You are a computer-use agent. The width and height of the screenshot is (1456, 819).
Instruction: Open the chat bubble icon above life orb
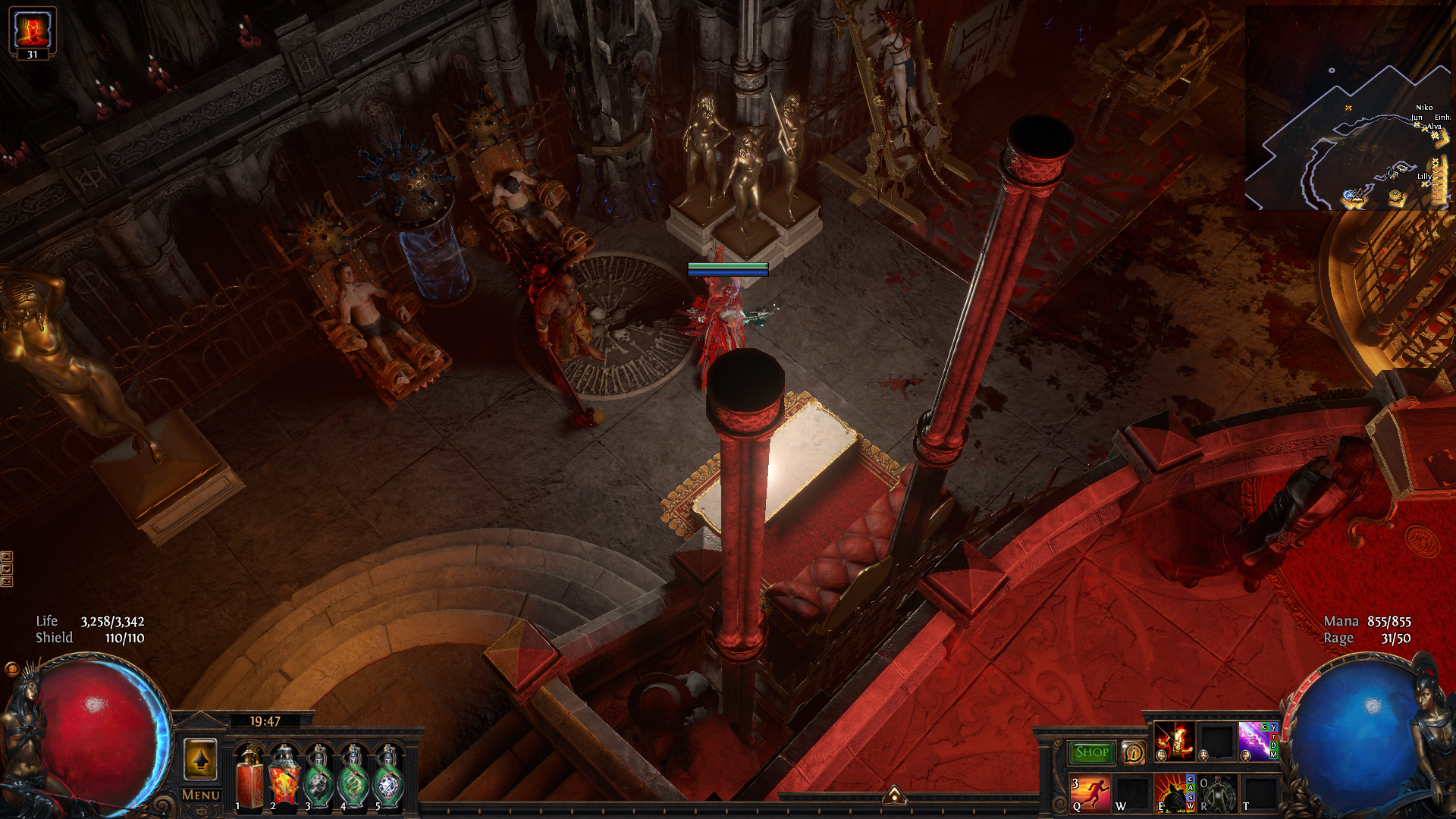click(x=11, y=669)
